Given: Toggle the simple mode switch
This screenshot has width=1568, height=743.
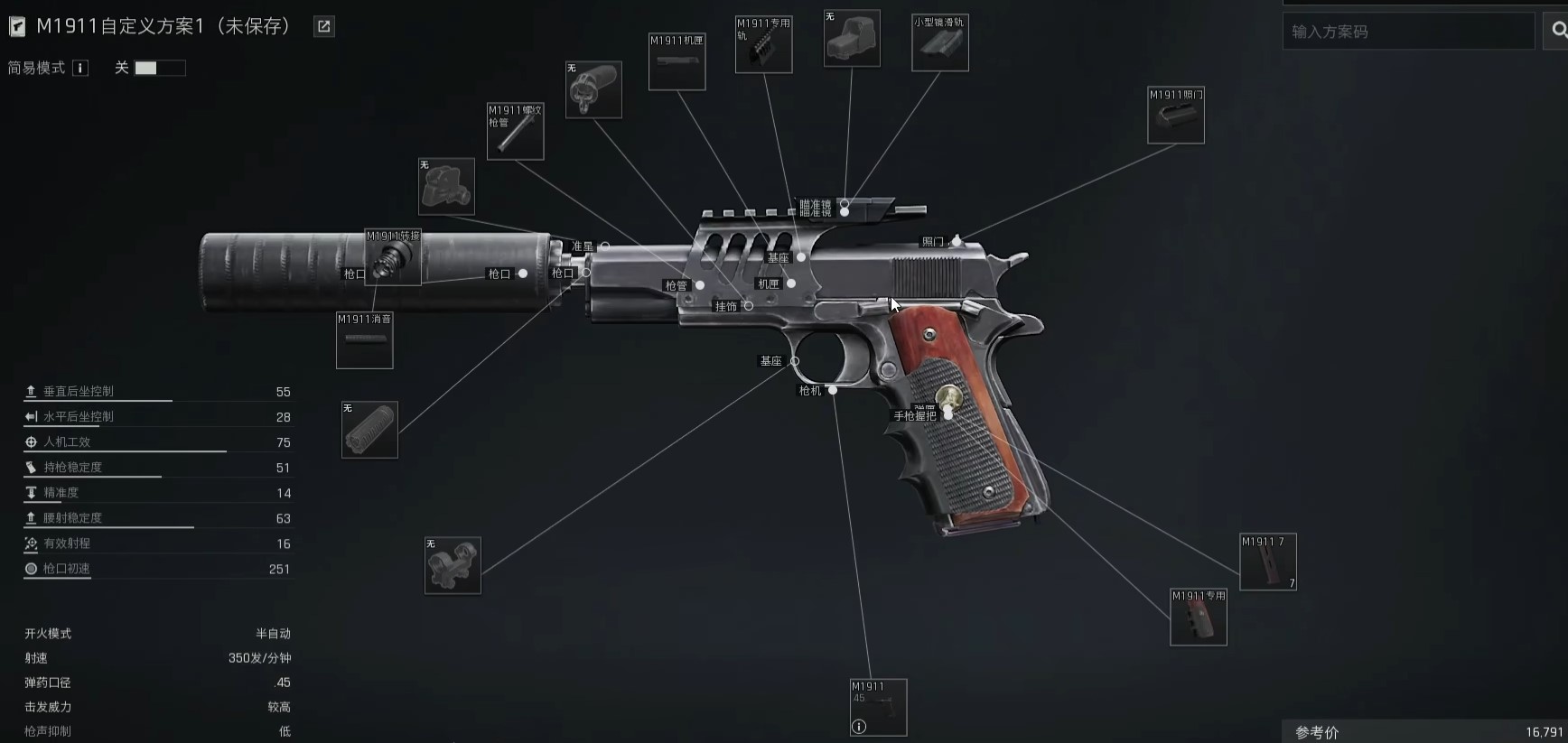Looking at the screenshot, I should (x=159, y=68).
